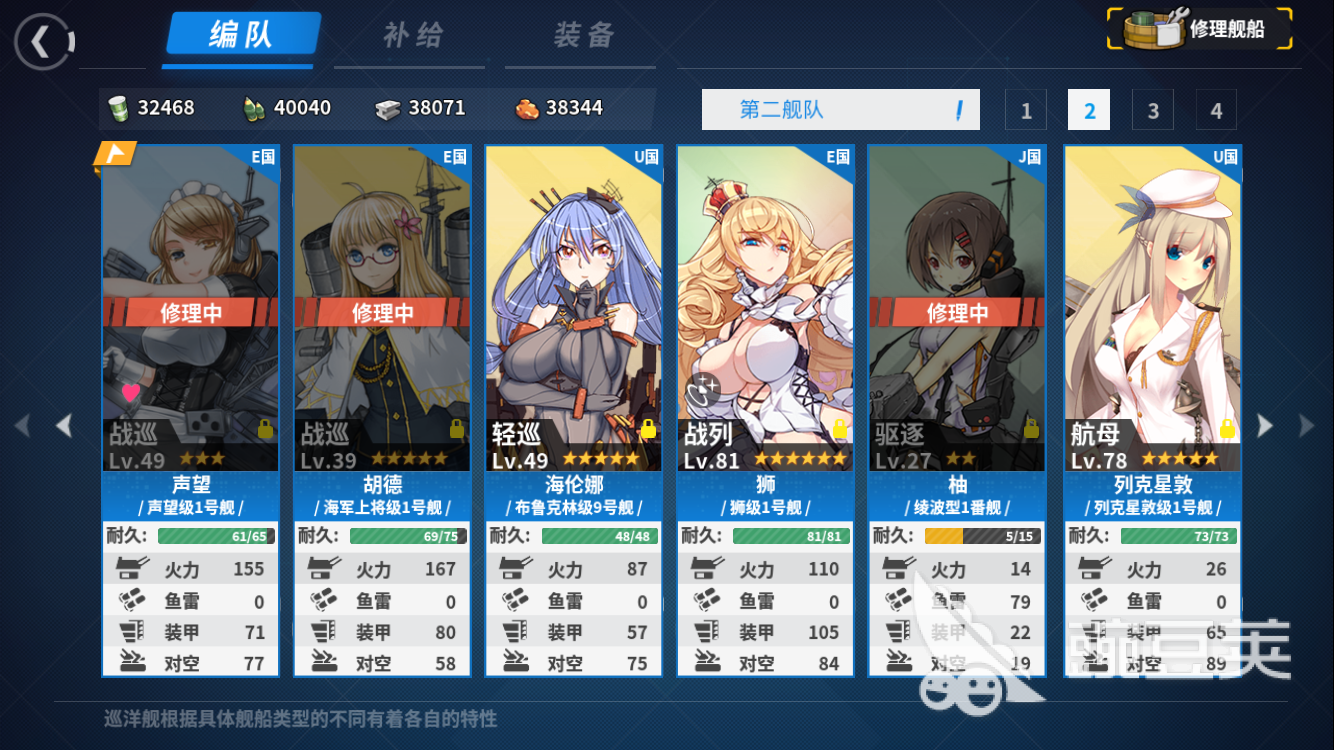Open the 补给 supply tab
Viewport: 1334px width, 750px height.
tap(412, 36)
